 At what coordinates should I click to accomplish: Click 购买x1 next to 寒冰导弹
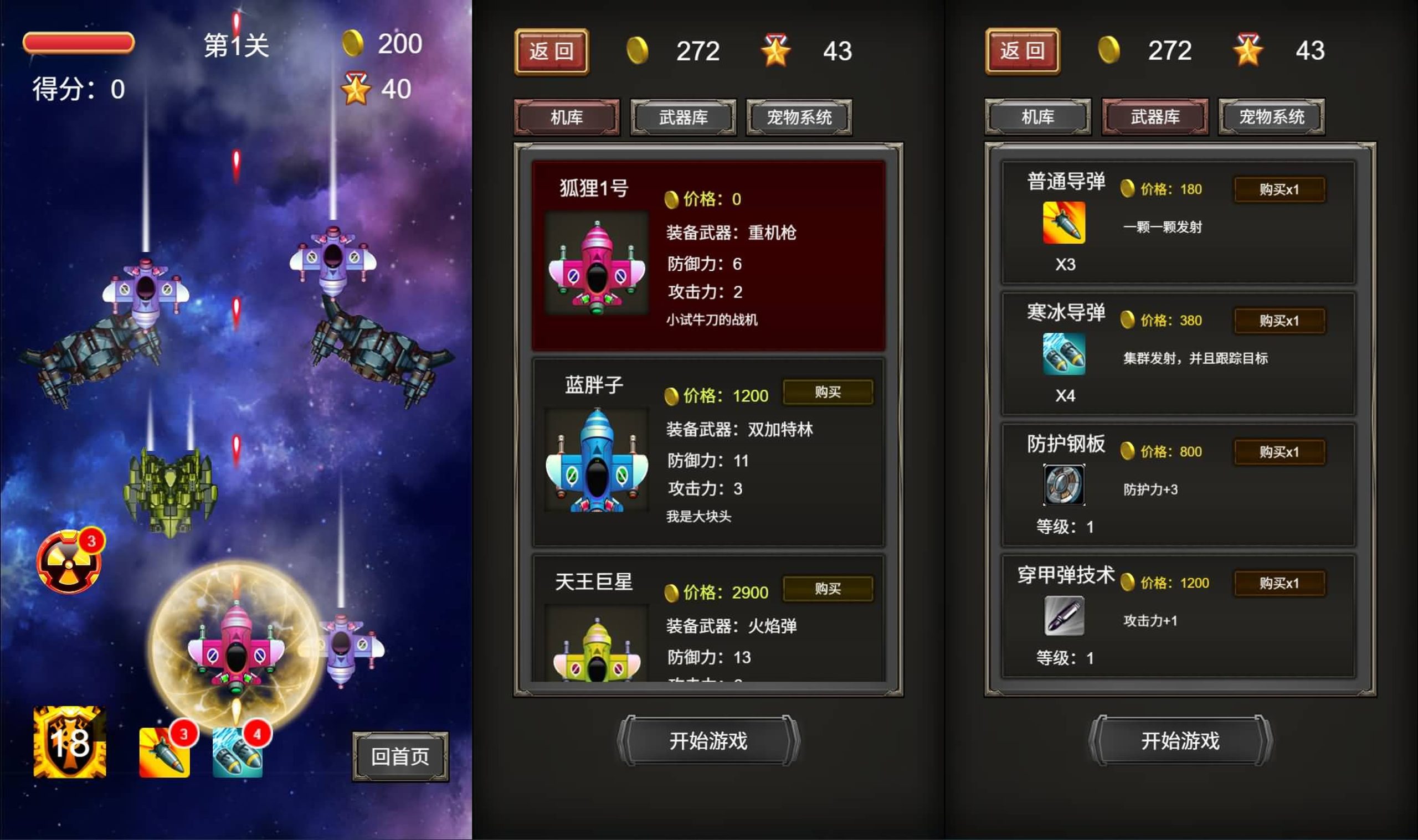tap(1280, 320)
